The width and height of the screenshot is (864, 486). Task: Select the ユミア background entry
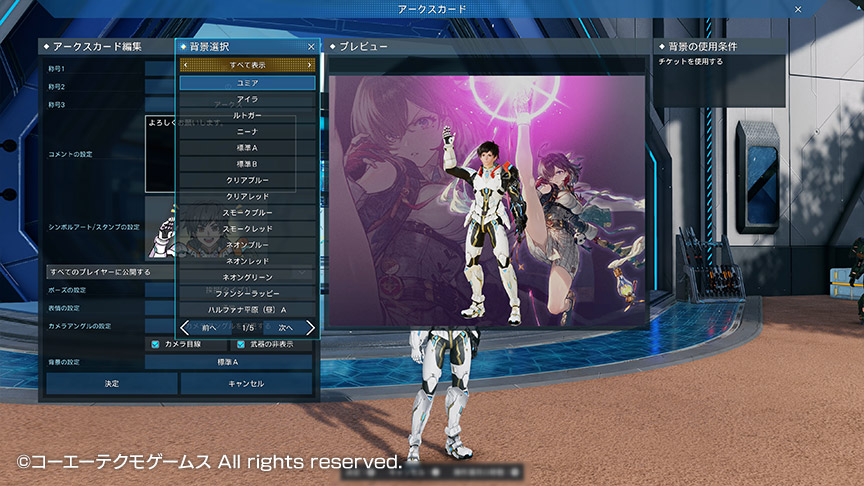tap(247, 83)
